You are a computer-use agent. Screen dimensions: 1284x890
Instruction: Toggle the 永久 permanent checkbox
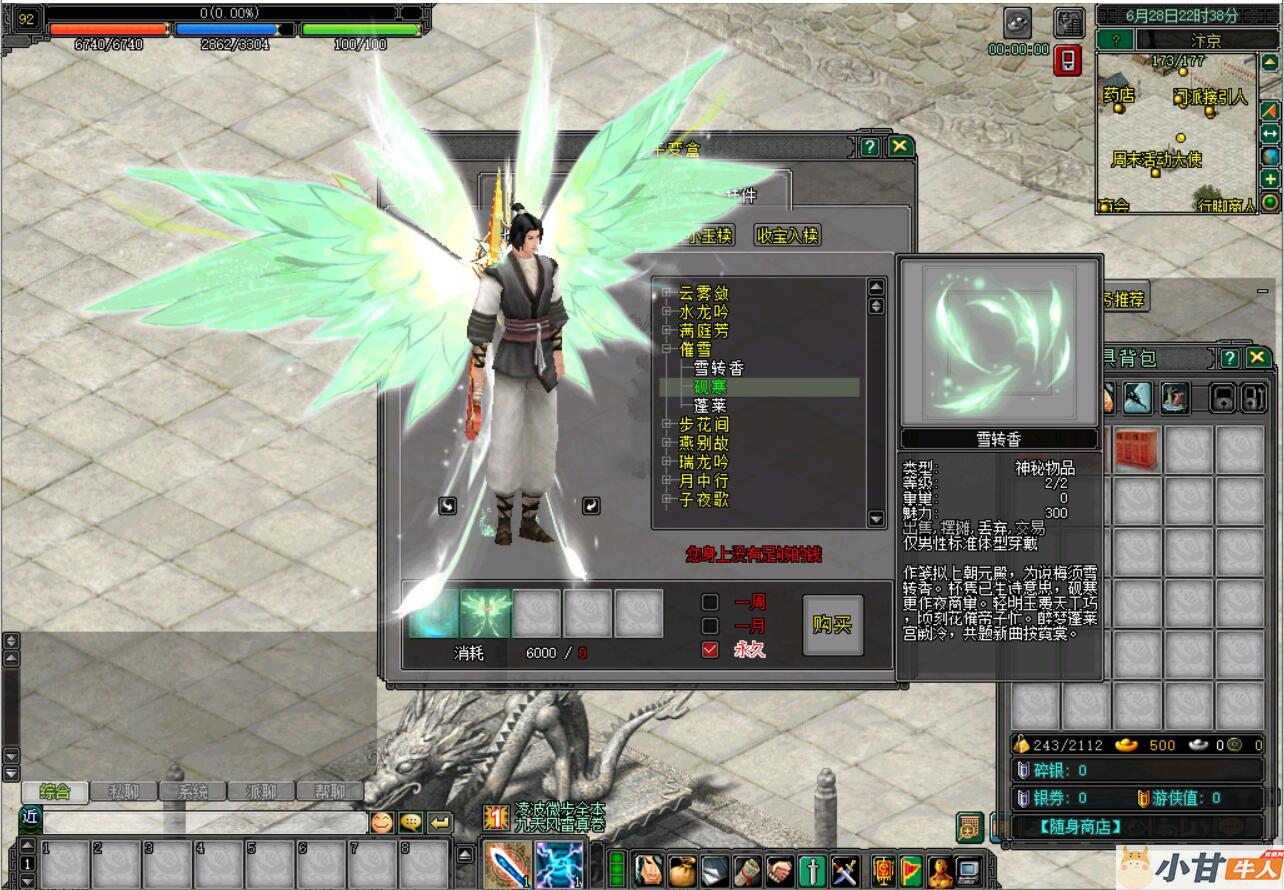pyautogui.click(x=710, y=650)
